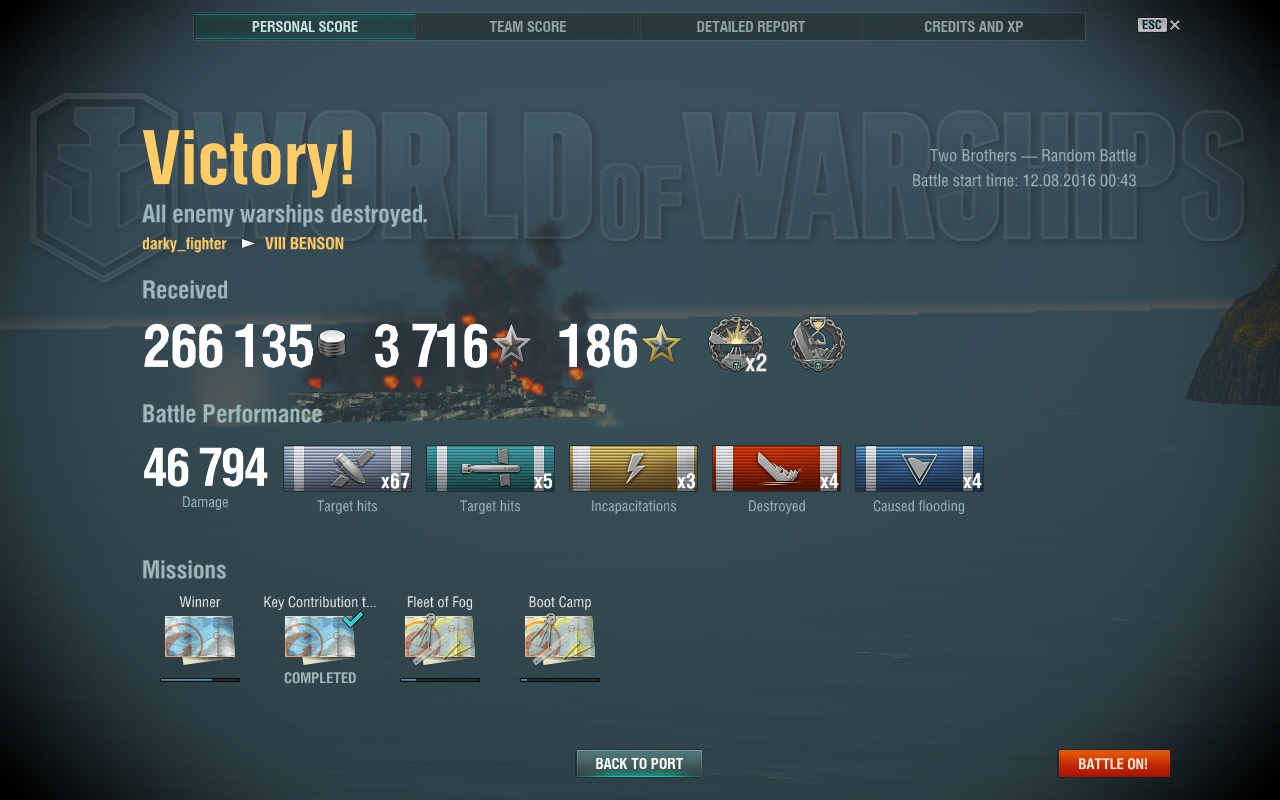The height and width of the screenshot is (800, 1280).
Task: Click the x2 achievement medal
Action: 736,345
